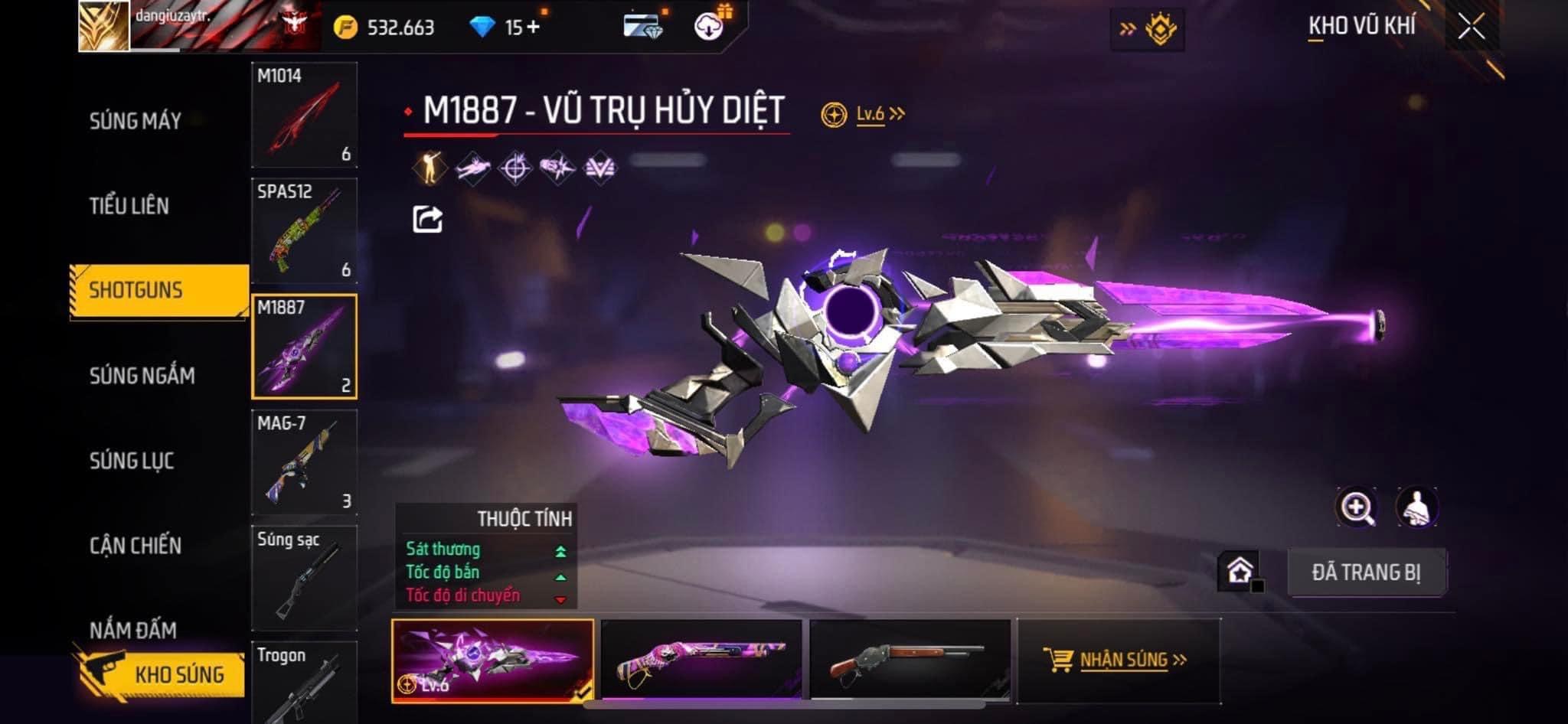
Task: Select the Súng Ngắm category
Action: tap(142, 376)
